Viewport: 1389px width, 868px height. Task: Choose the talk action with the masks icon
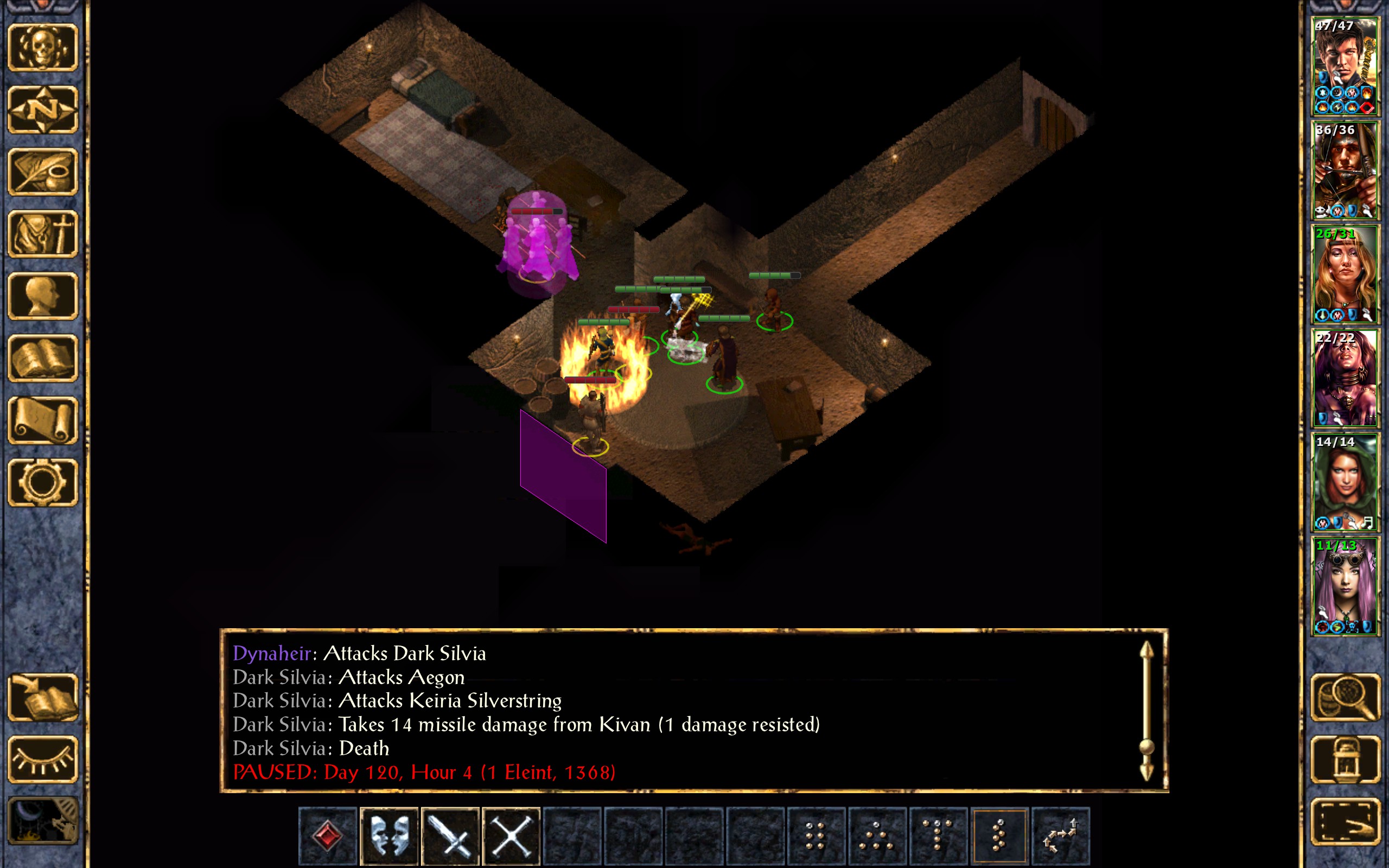click(389, 835)
